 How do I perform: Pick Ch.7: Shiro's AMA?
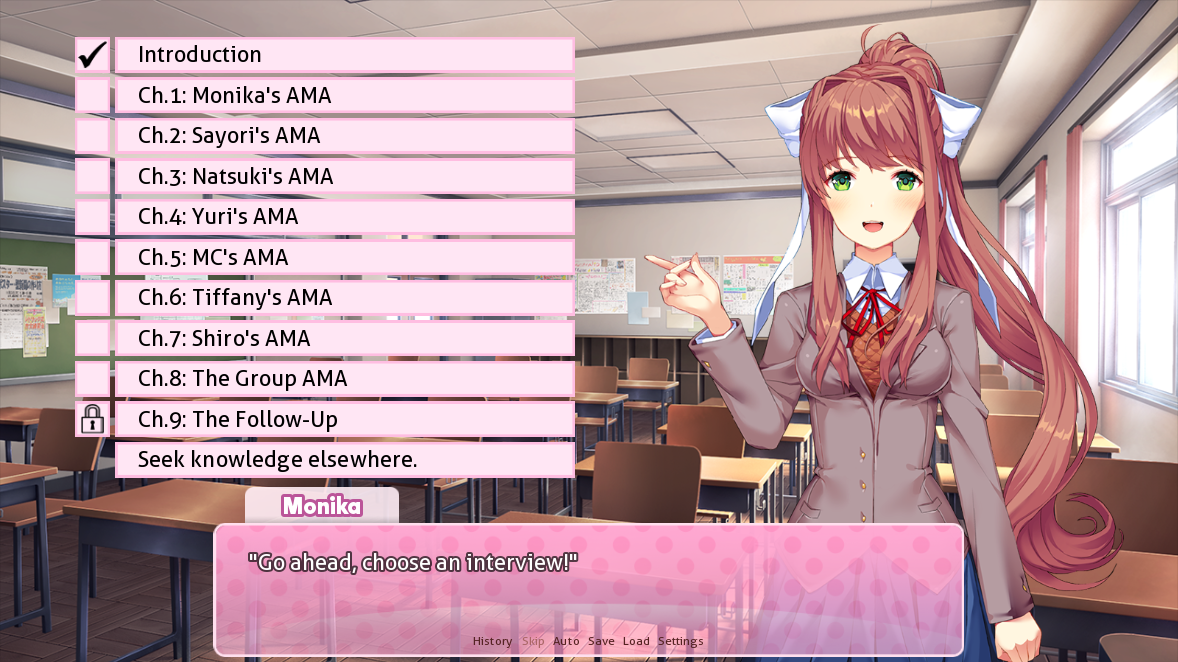pos(344,339)
